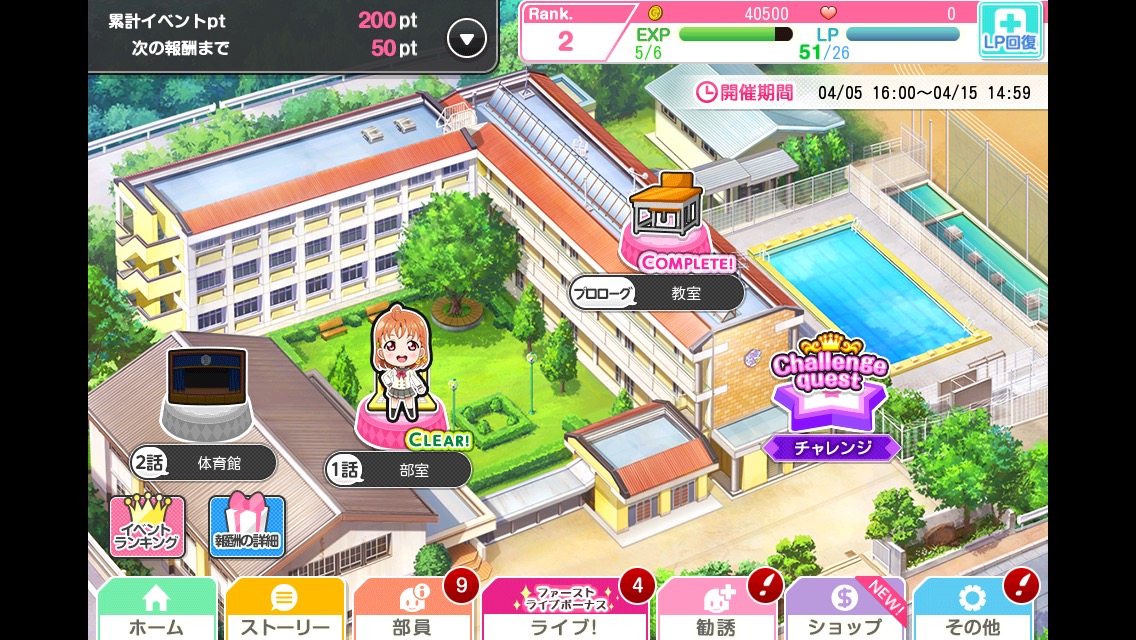This screenshot has height=640, width=1136.
Task: Open the その他 (Other) menu
Action: [972, 610]
